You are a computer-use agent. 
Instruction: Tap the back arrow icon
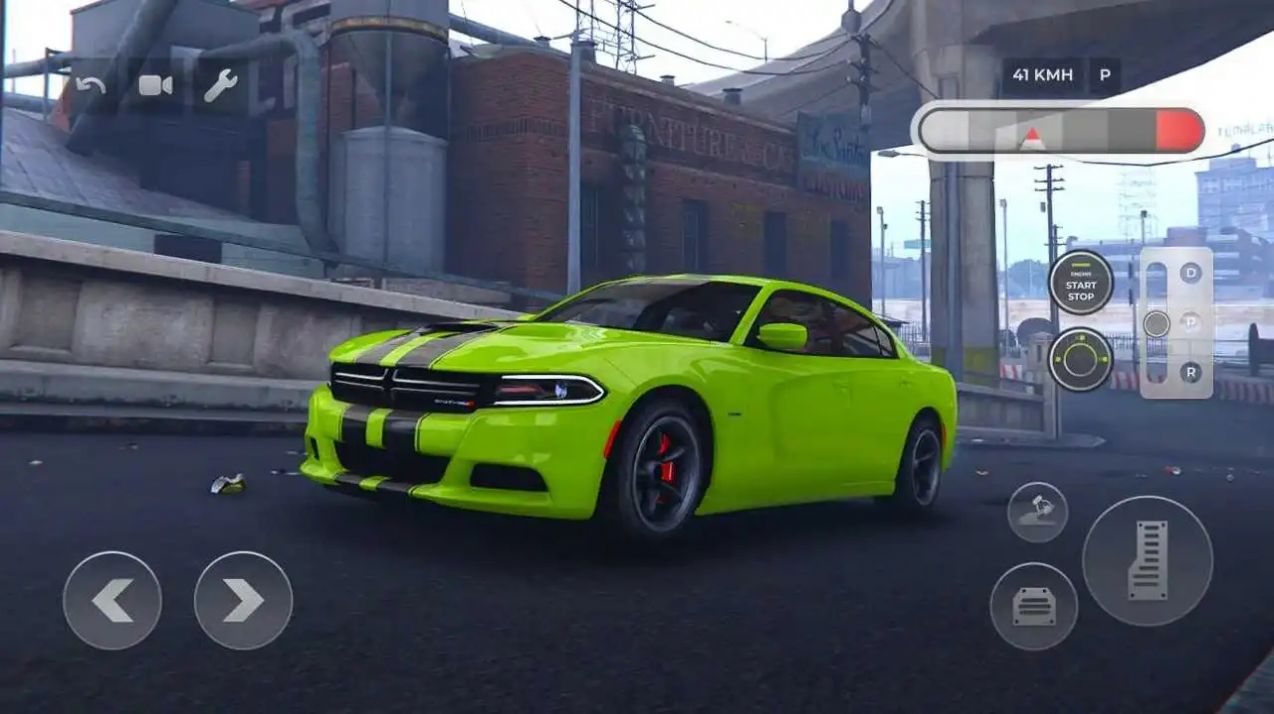90,86
